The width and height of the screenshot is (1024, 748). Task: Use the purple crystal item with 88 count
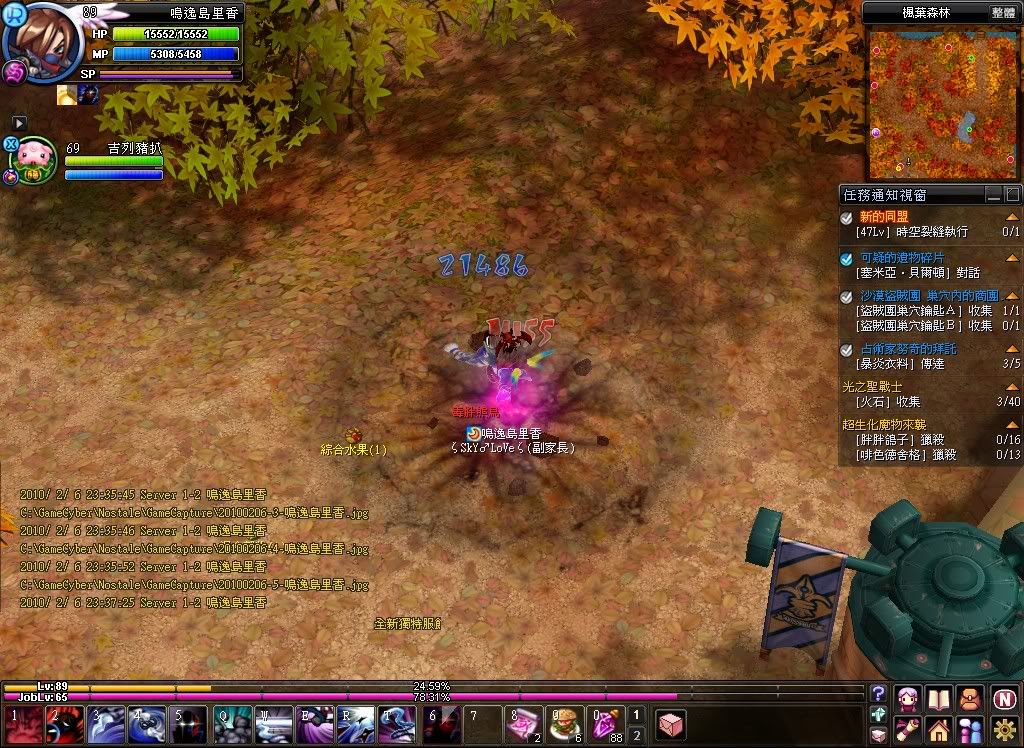[607, 722]
